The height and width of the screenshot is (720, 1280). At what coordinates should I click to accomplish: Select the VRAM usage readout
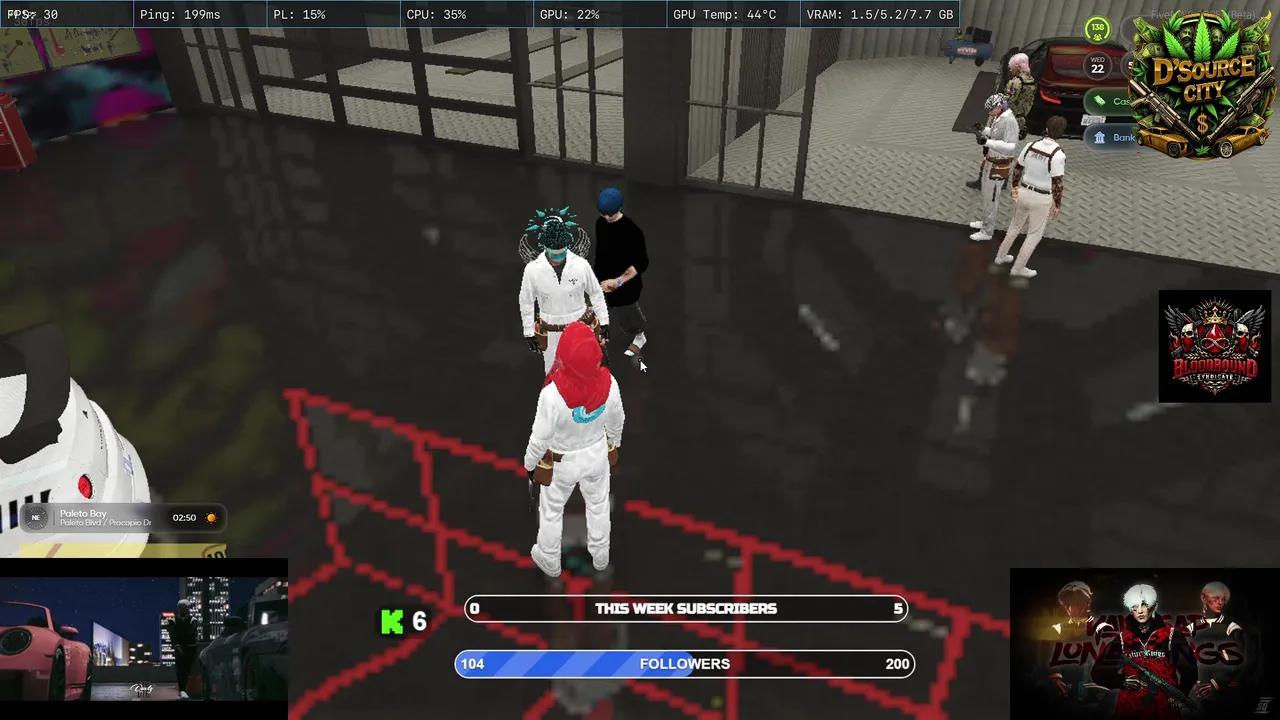880,14
